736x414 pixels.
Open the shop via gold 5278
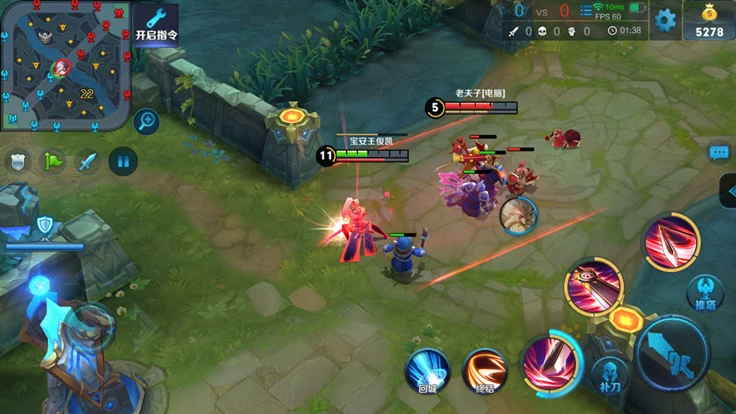(708, 21)
